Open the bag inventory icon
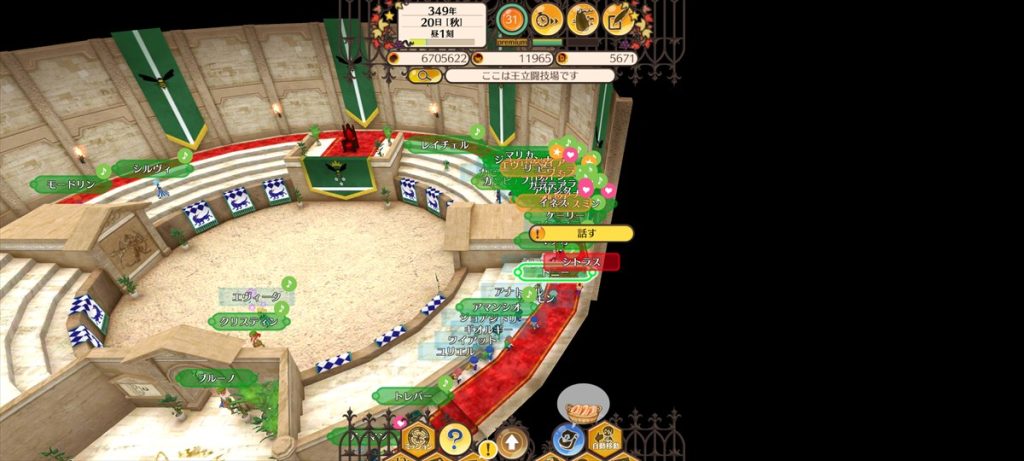 (x=583, y=18)
